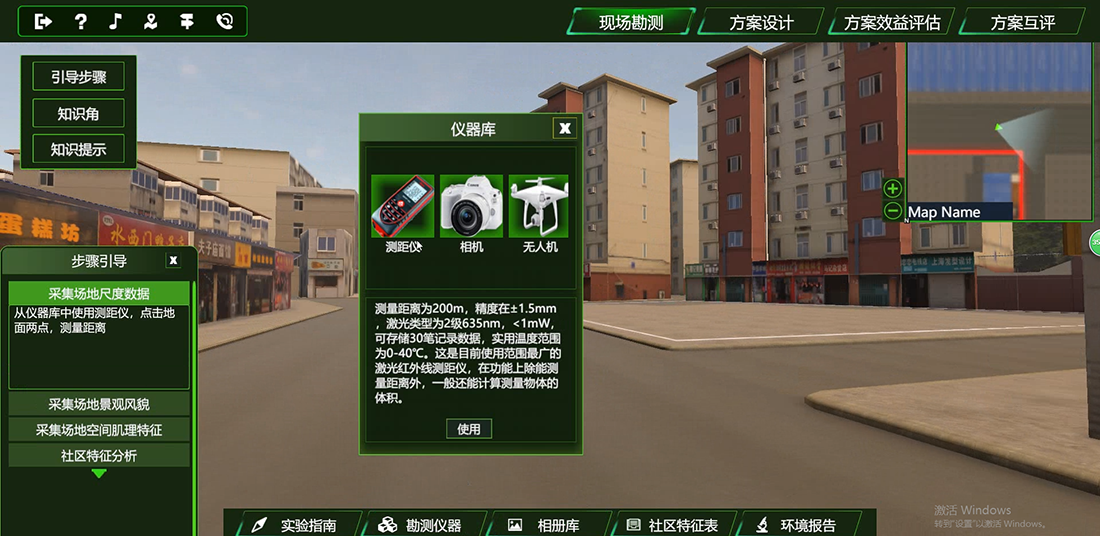This screenshot has height=536, width=1100.
Task: Close the 步骤引导 panel
Action: 173,260
